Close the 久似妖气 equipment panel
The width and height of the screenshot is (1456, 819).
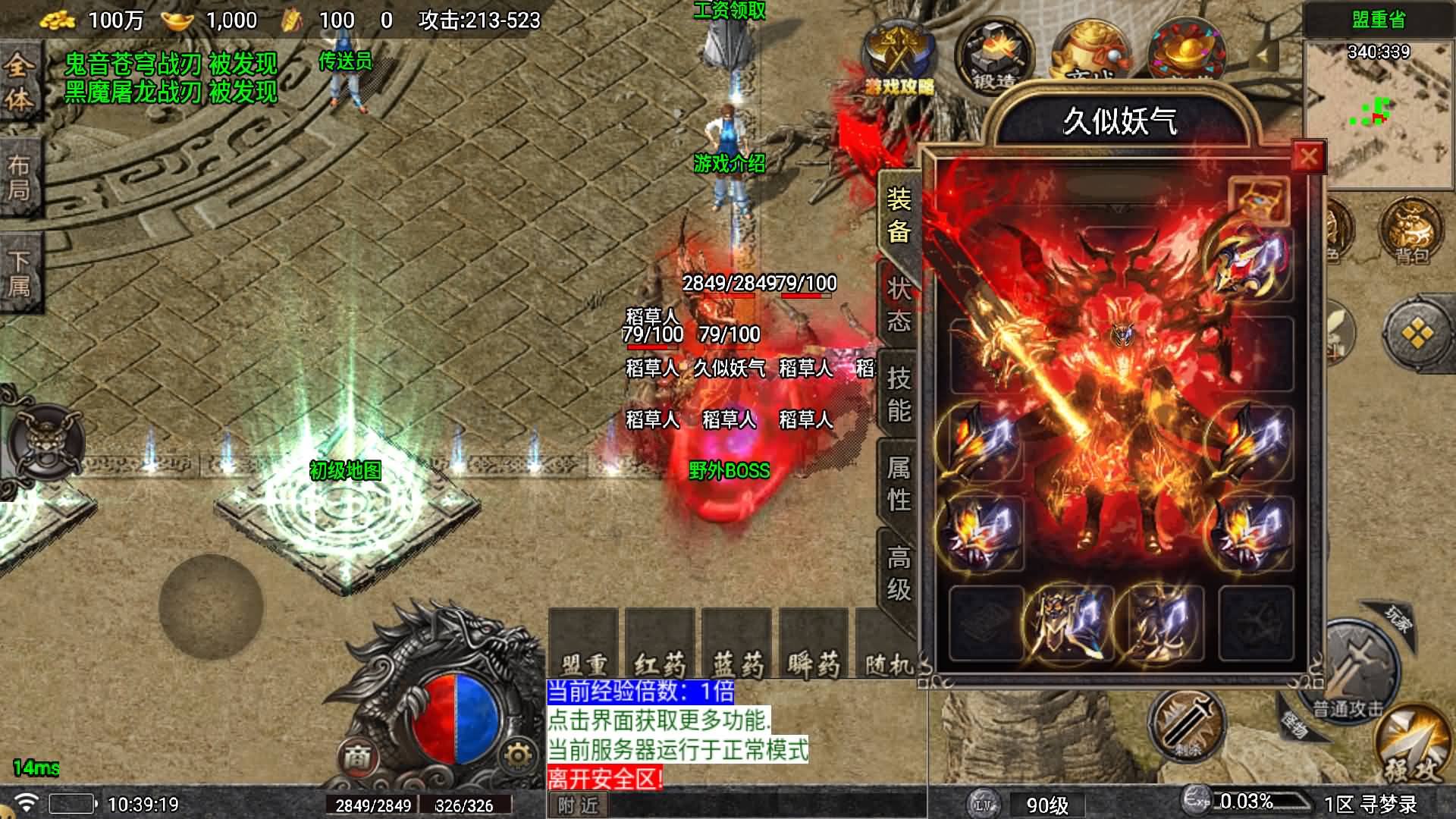pos(1308,157)
